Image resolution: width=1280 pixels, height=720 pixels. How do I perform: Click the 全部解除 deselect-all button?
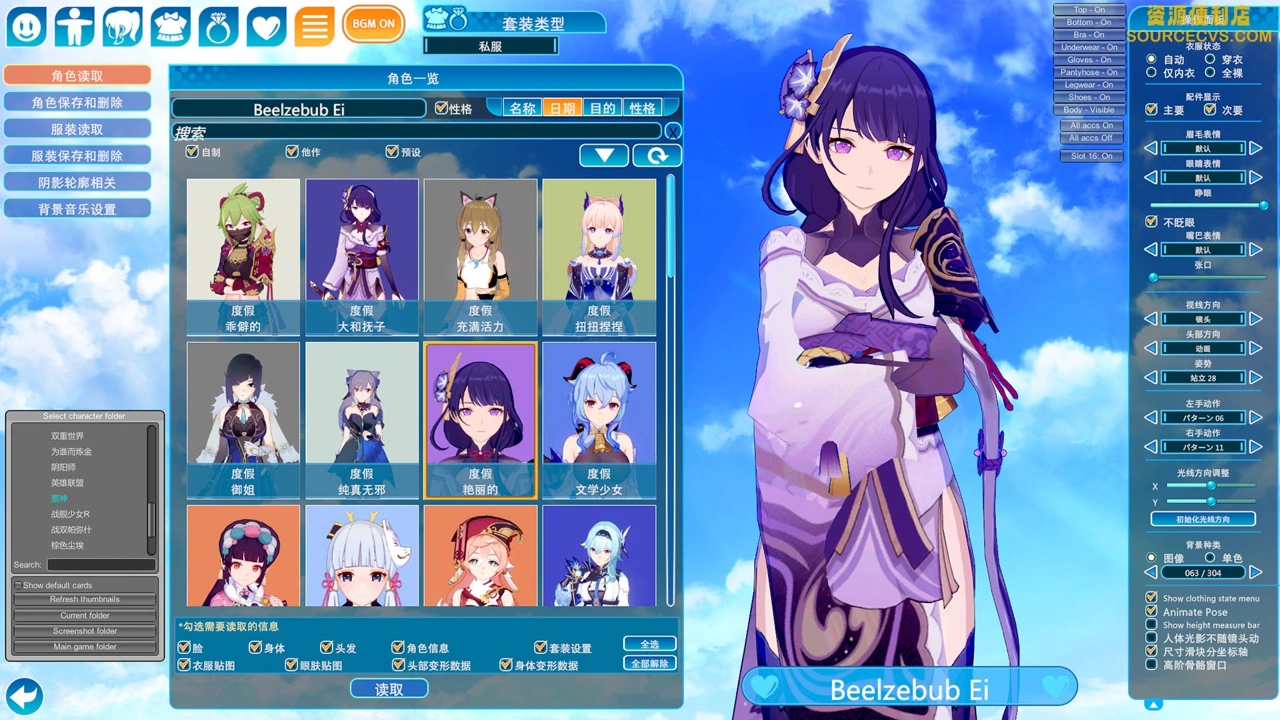pos(649,663)
